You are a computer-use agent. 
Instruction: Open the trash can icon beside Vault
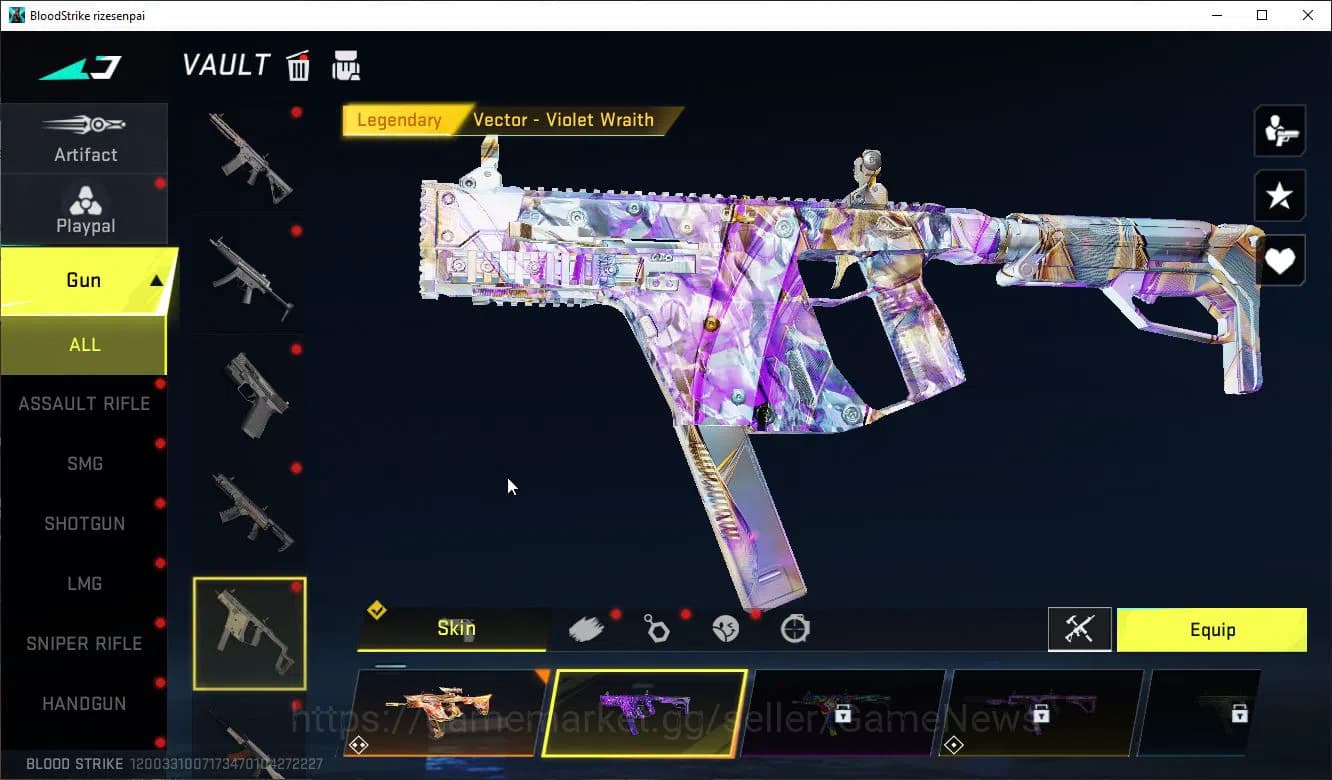click(x=298, y=66)
